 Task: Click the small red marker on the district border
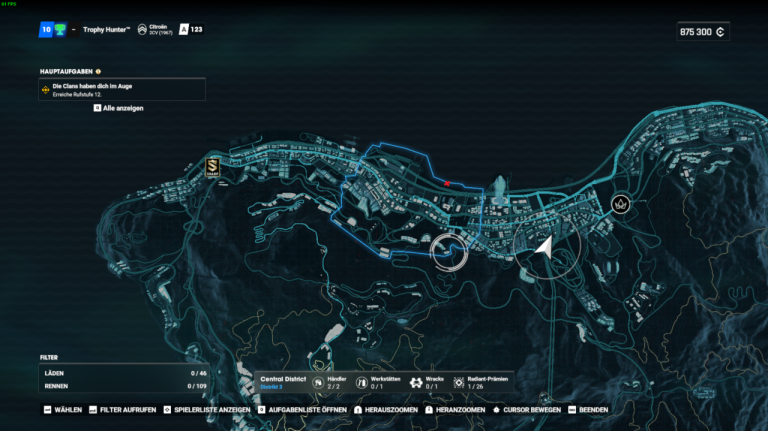[447, 184]
